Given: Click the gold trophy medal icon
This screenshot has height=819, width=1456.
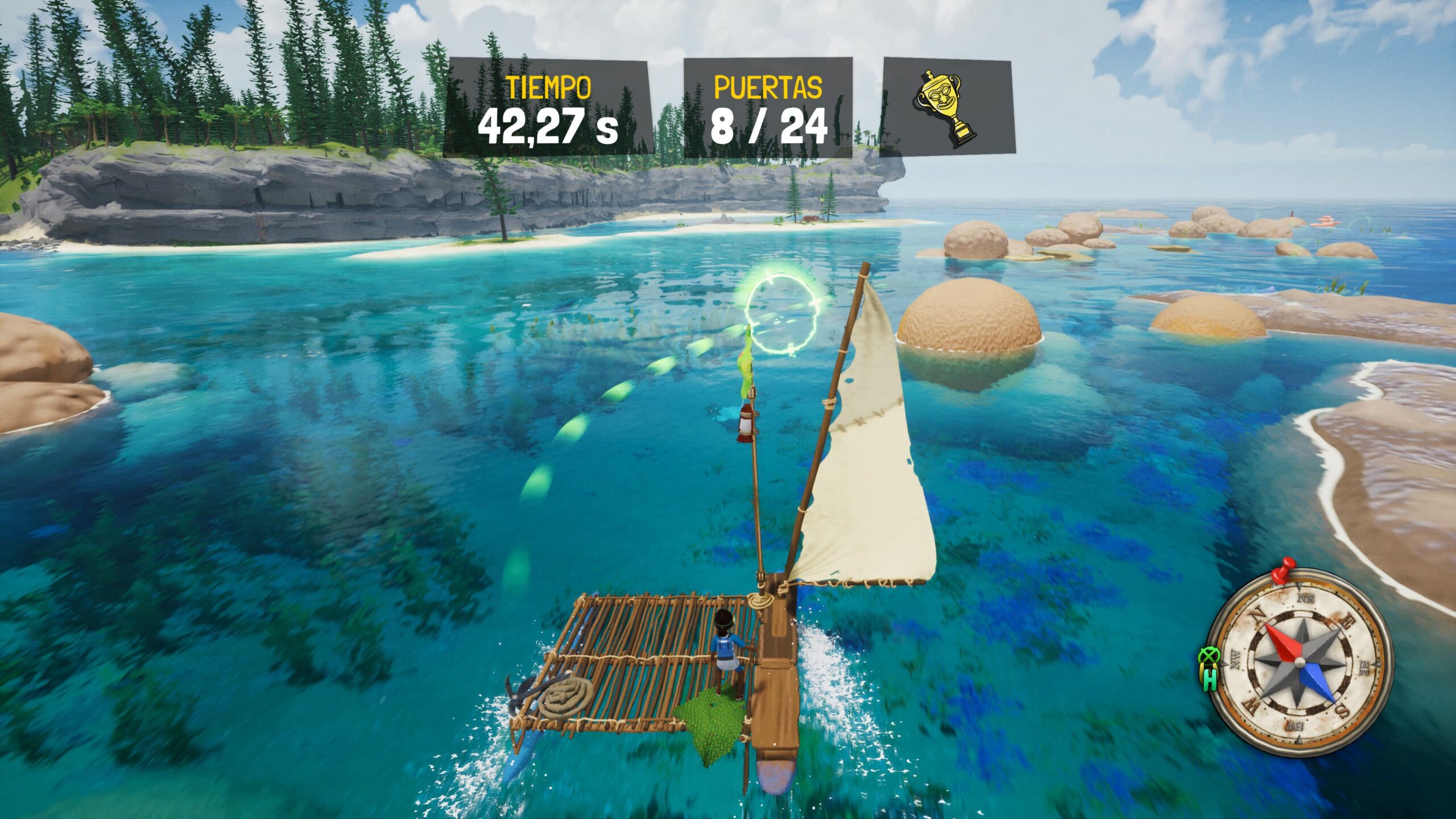Looking at the screenshot, I should coord(946,109).
